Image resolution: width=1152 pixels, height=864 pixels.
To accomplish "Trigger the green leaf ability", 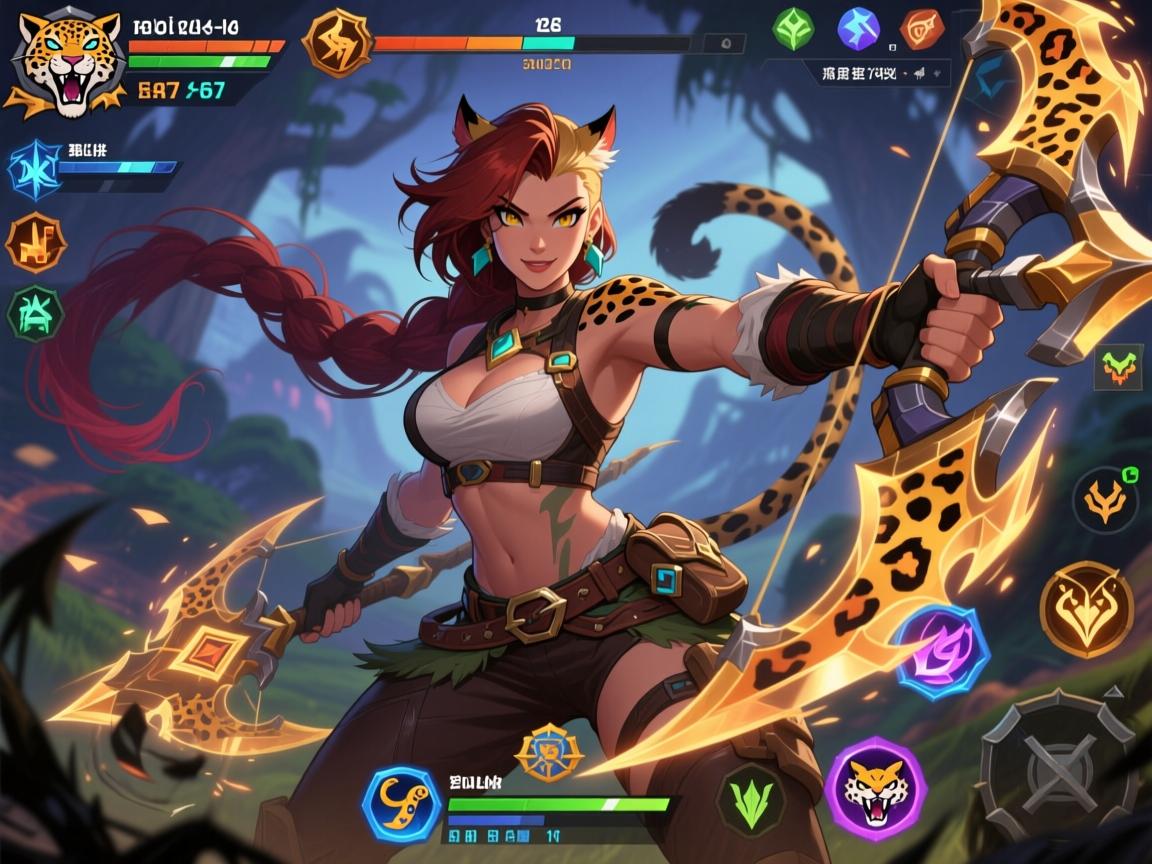I will 750,799.
